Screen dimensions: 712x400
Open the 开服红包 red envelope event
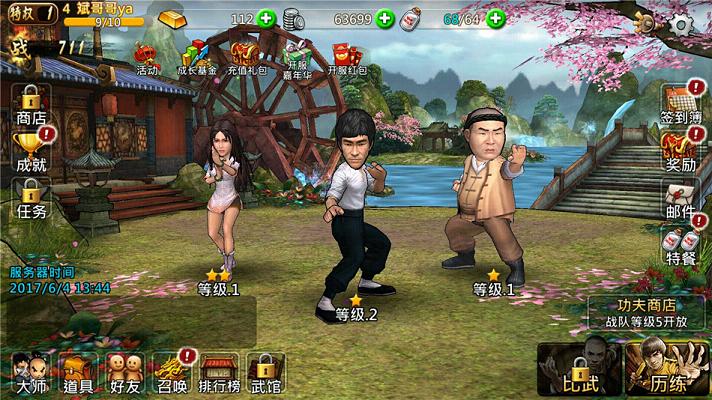(x=347, y=58)
